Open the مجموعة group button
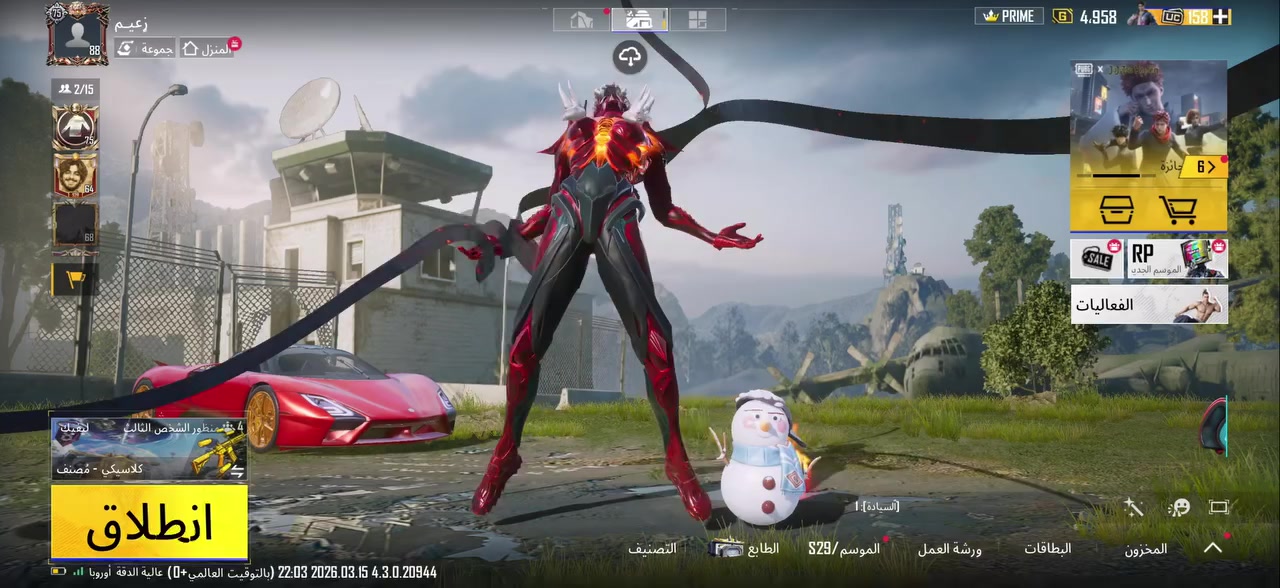The image size is (1280, 588). pyautogui.click(x=145, y=48)
